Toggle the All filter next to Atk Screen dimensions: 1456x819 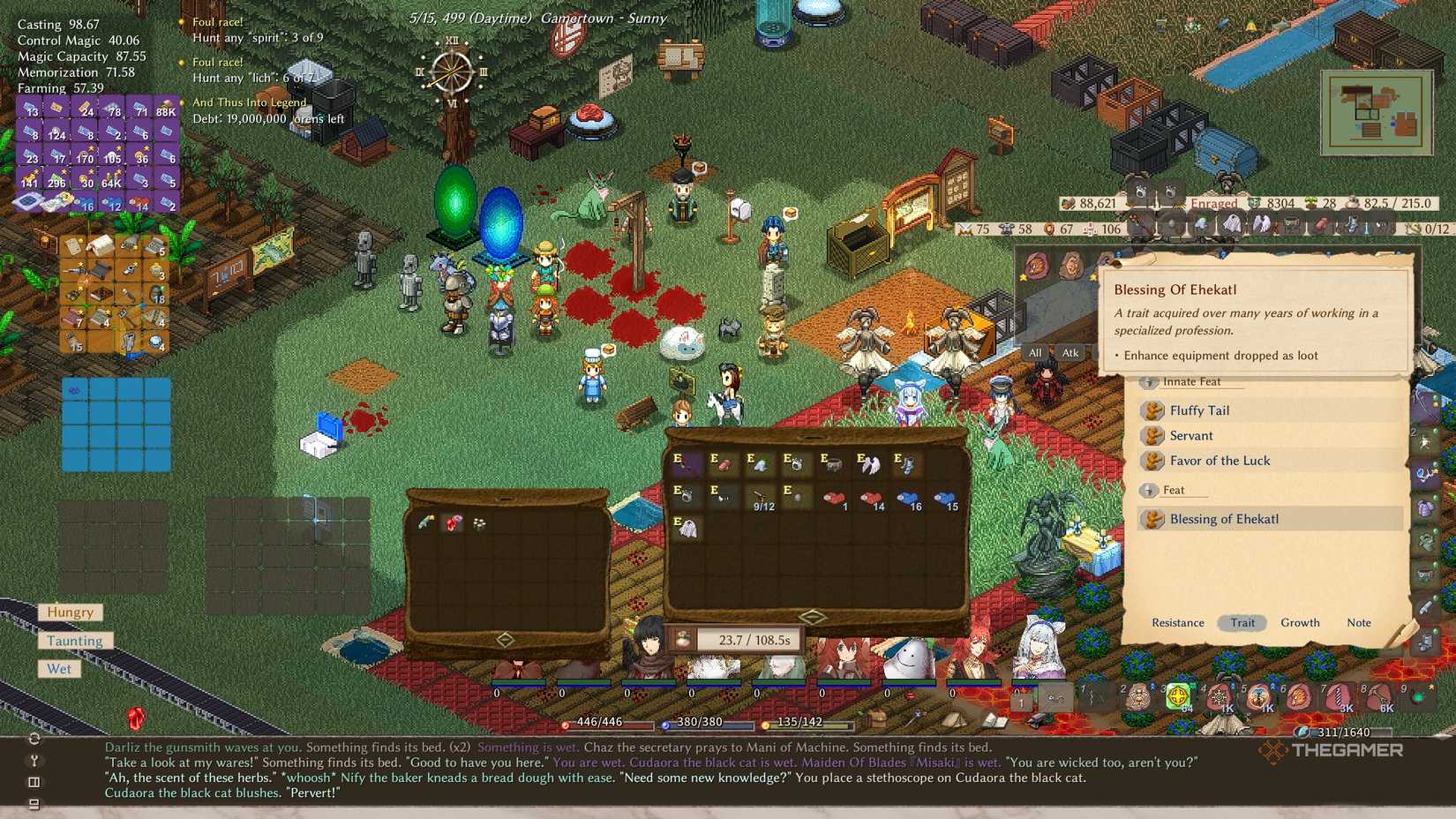pos(1034,353)
